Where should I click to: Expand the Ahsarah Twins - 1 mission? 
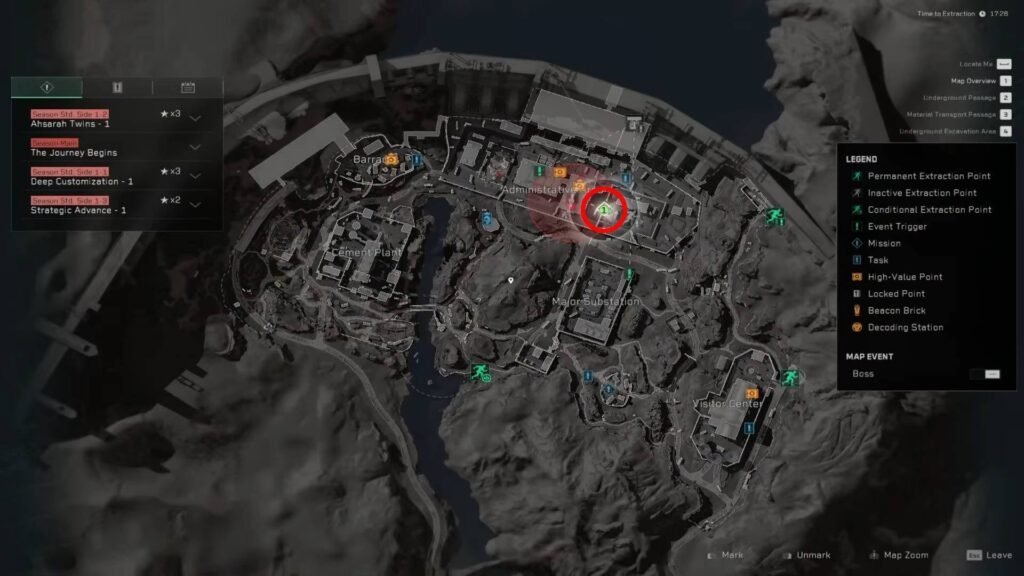pyautogui.click(x=195, y=119)
